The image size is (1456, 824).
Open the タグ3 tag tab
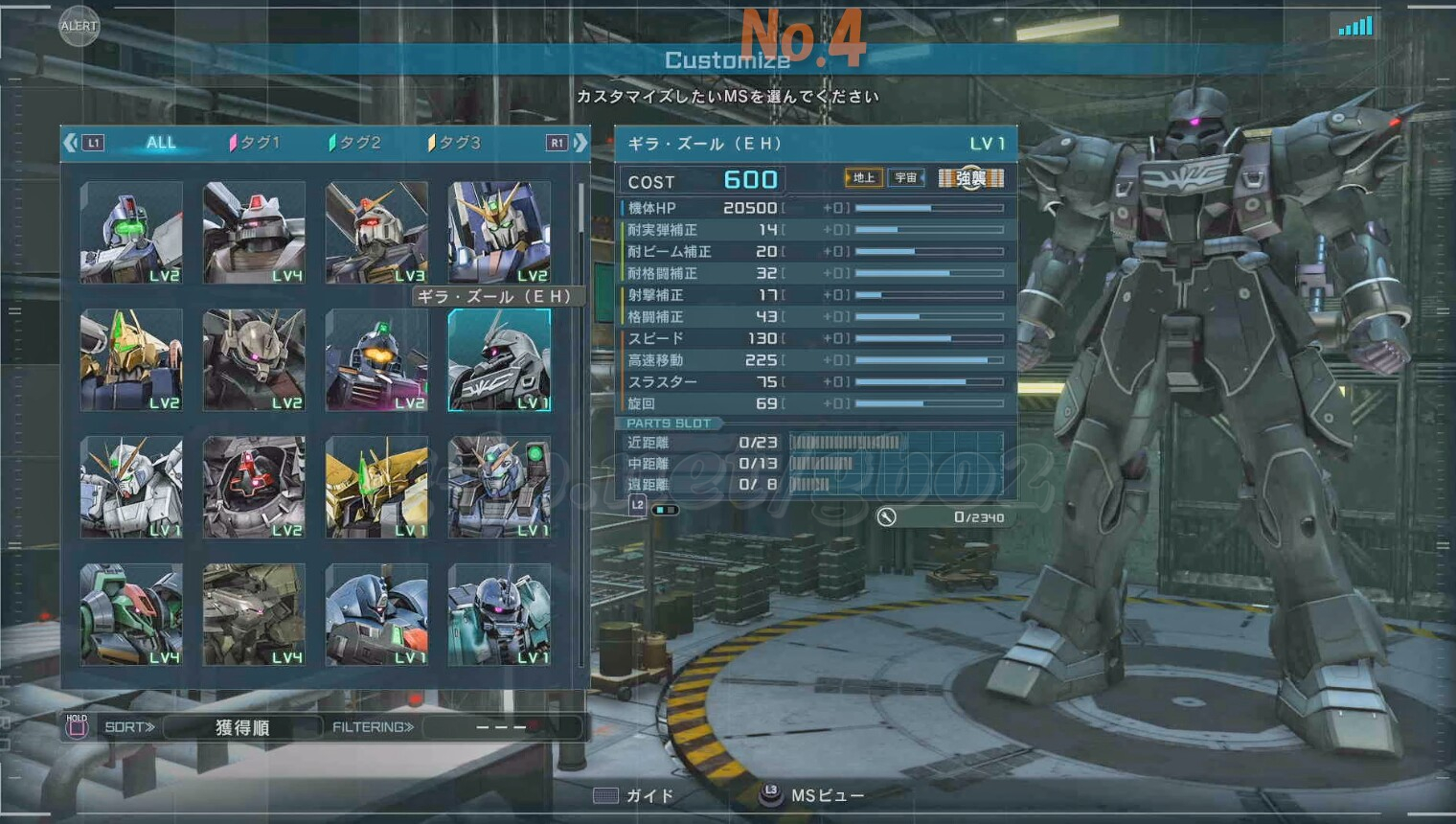pos(455,143)
